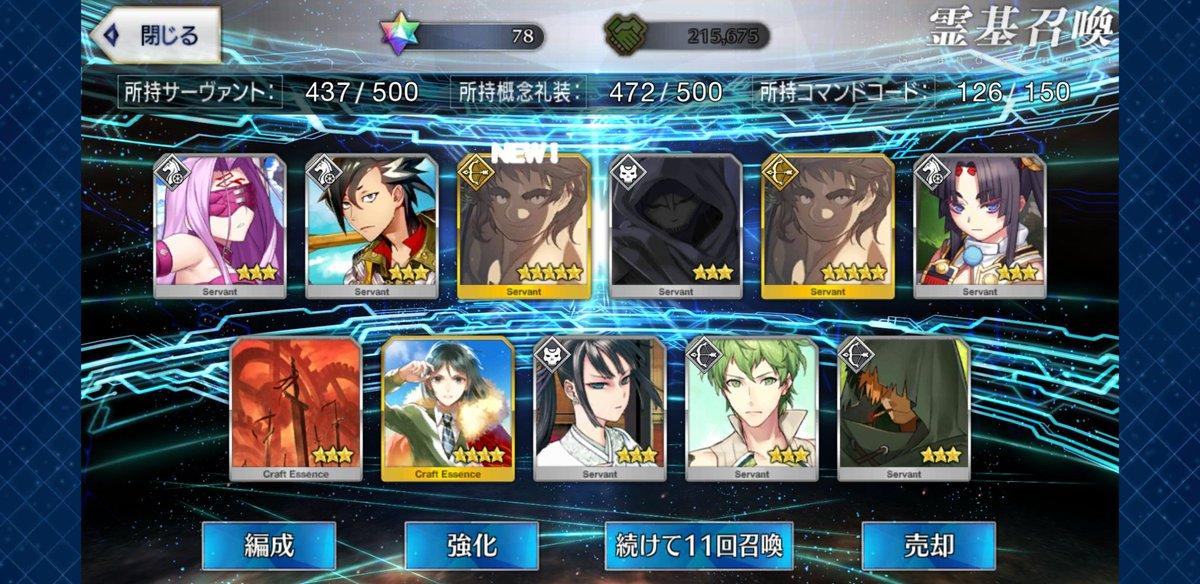Open the 編成 formation menu
The height and width of the screenshot is (584, 1200).
pyautogui.click(x=268, y=546)
